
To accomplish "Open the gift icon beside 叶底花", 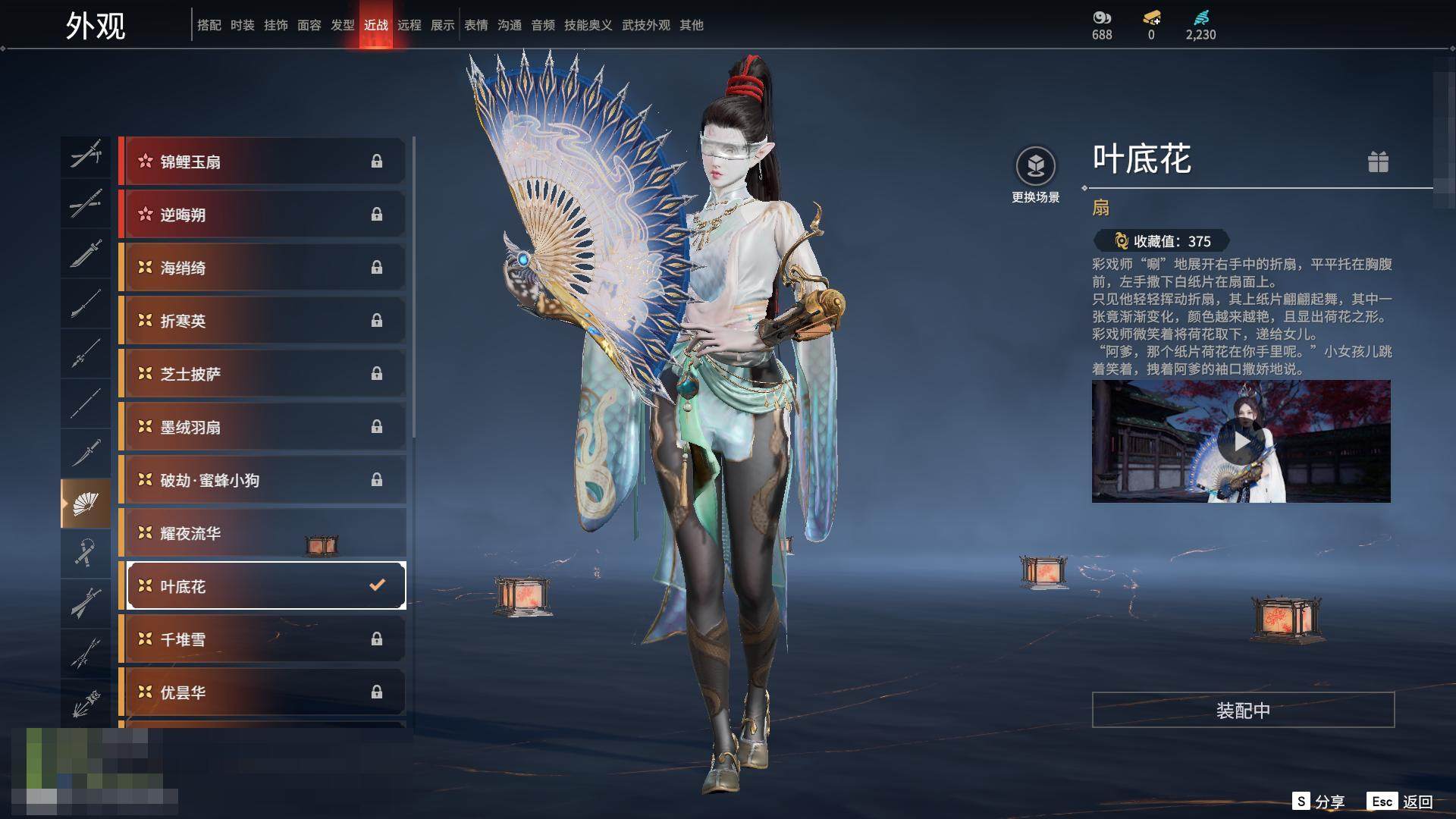I will tap(1378, 162).
